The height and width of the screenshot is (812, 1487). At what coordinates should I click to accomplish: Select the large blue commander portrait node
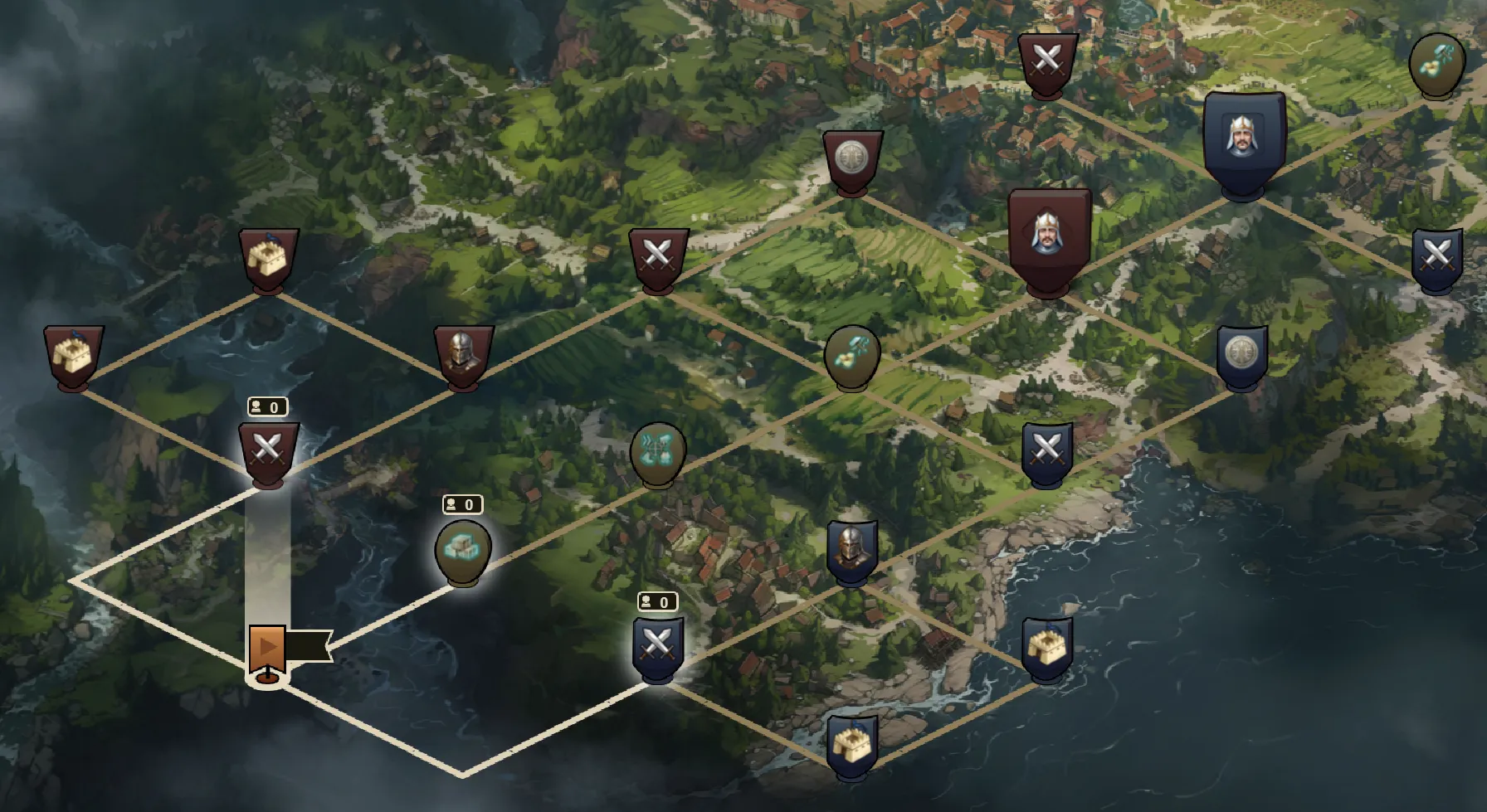[1243, 141]
